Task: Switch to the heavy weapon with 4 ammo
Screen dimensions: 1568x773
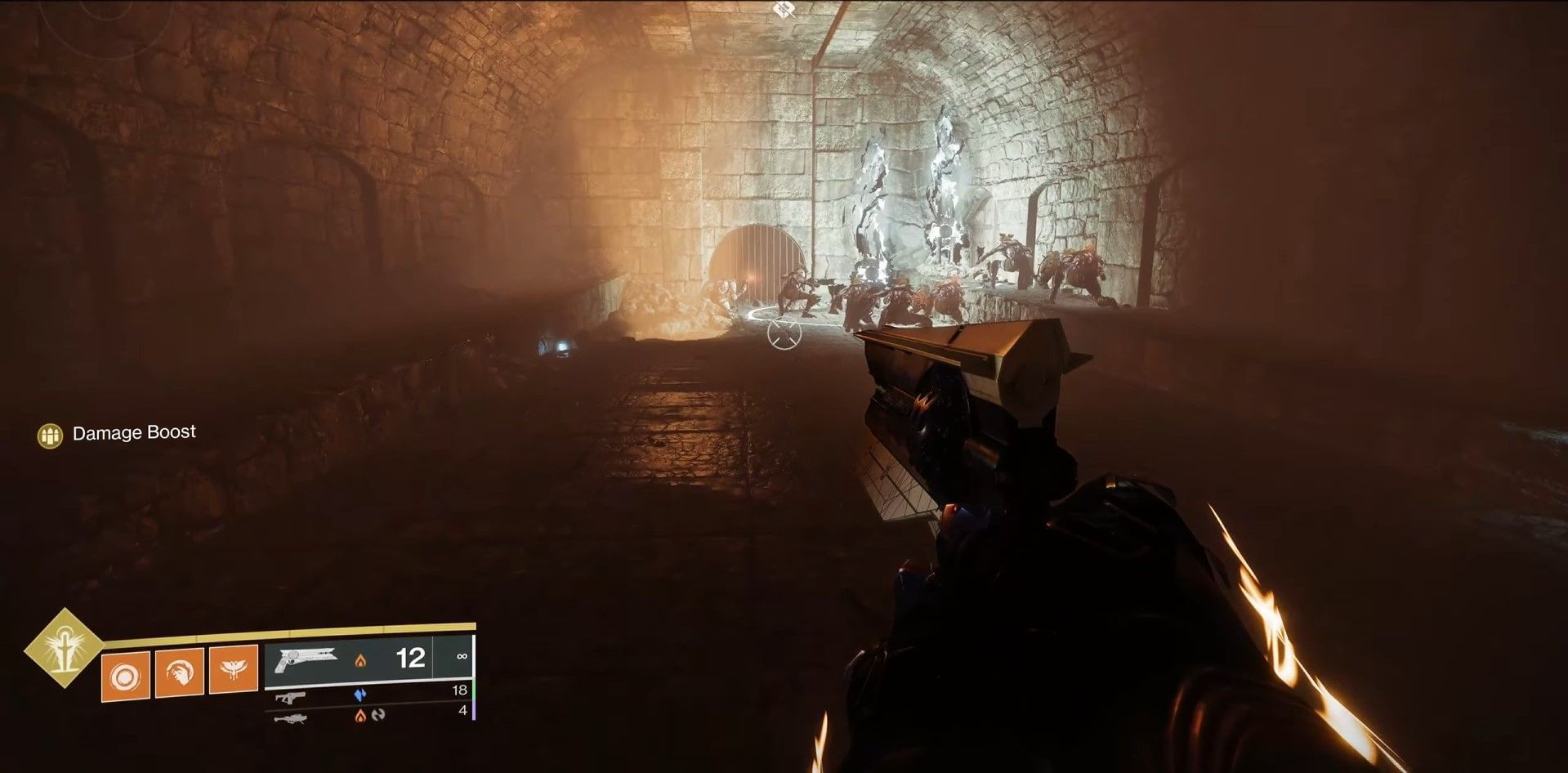Action: pos(368,716)
